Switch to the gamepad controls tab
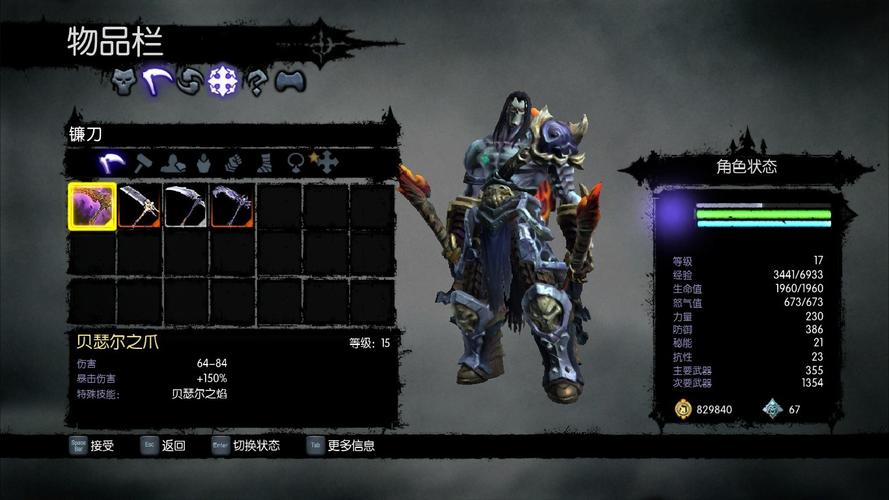Viewport: 889px width, 500px height. tap(289, 83)
